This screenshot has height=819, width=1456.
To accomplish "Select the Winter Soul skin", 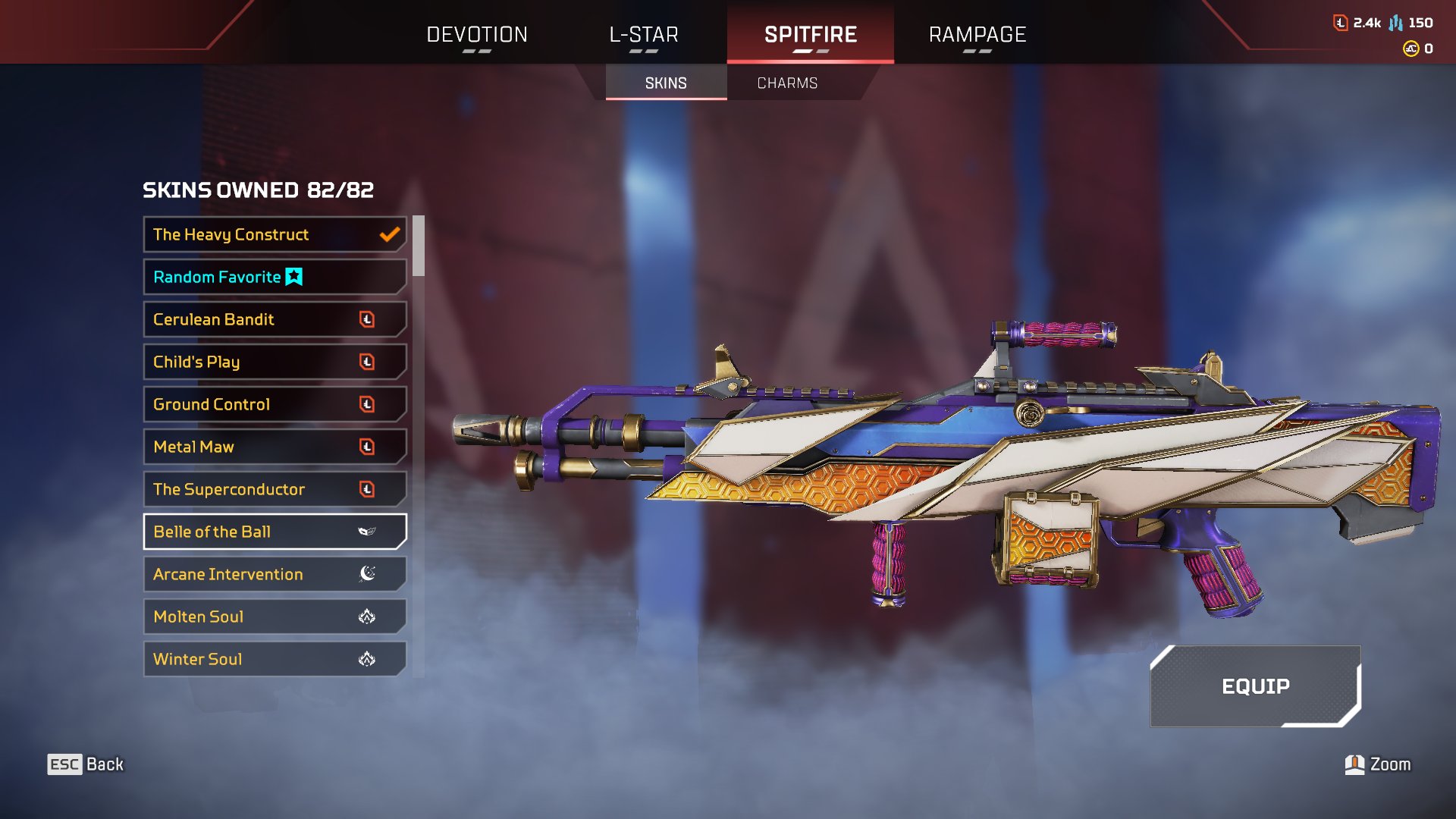I will coord(275,659).
